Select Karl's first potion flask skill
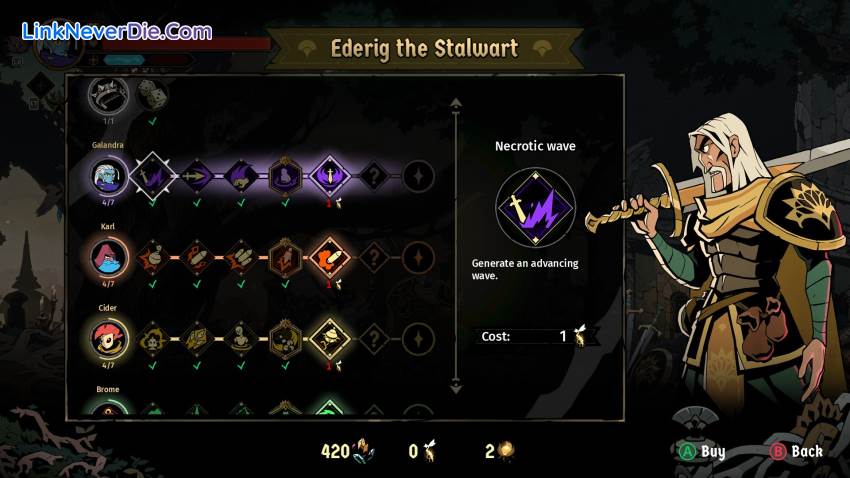The width and height of the screenshot is (850, 478). (x=153, y=258)
